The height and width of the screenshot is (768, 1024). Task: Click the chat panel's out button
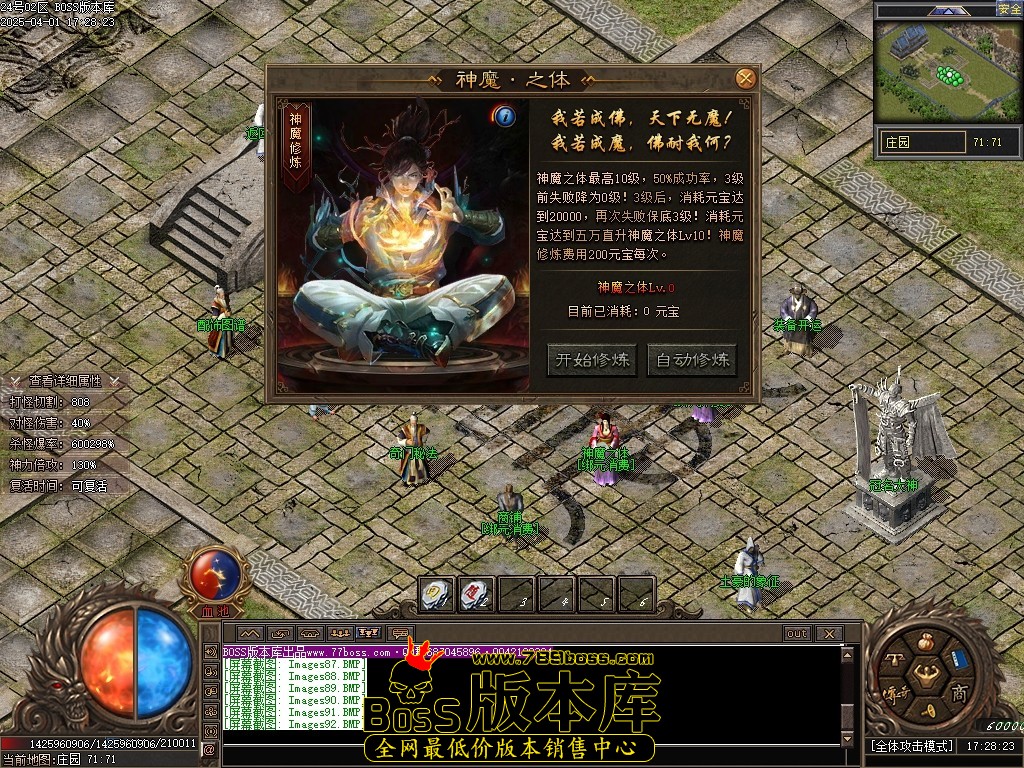coord(796,634)
